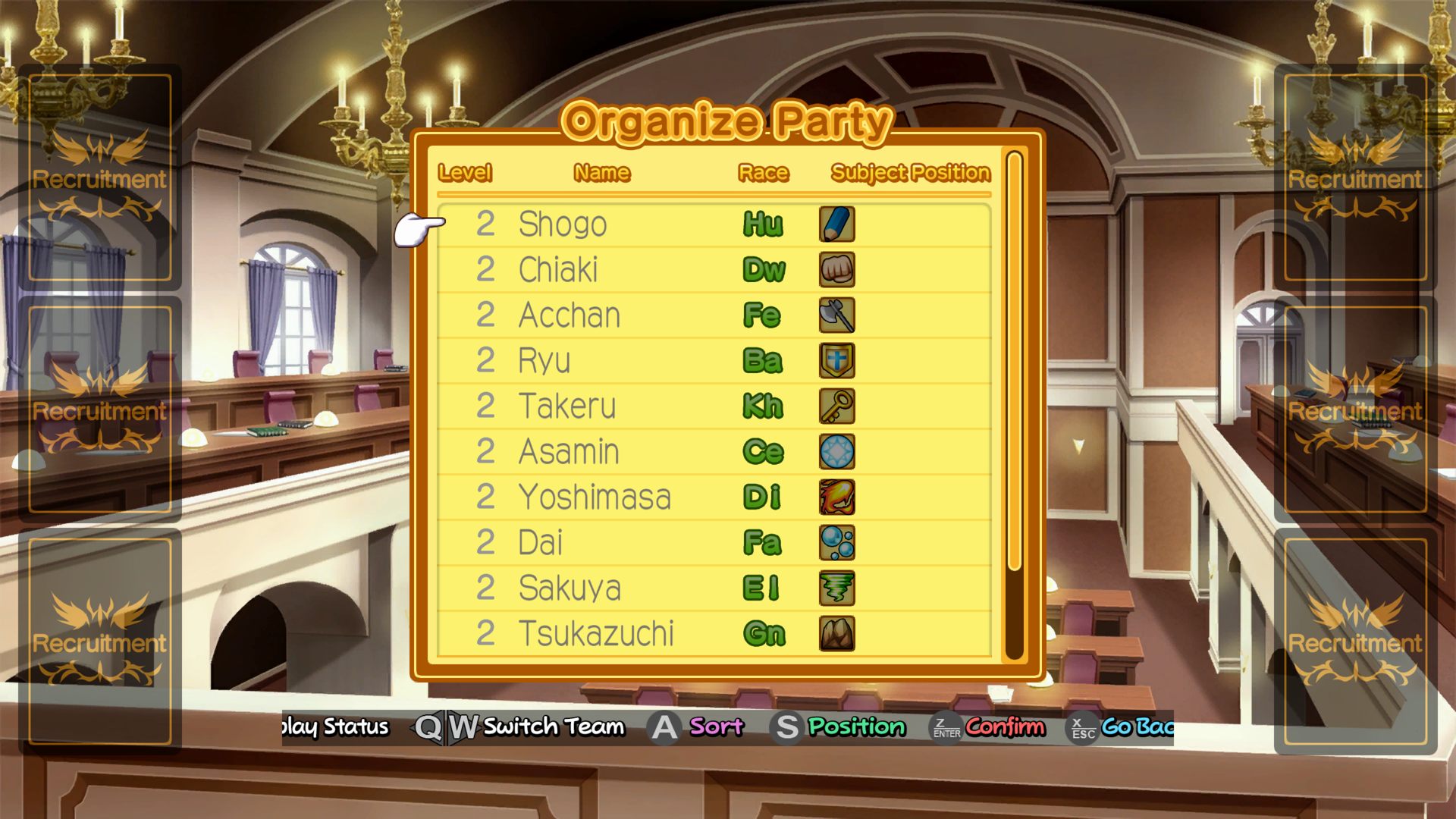Click Takeru's golden key subject icon
1456x819 pixels.
tap(837, 406)
